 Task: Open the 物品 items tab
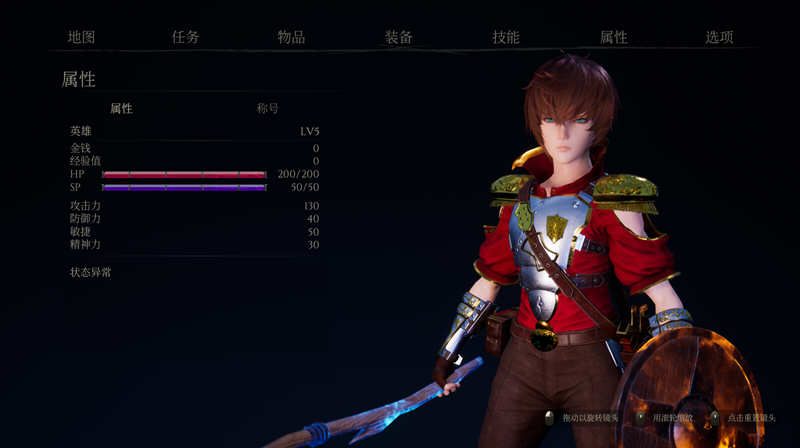tap(291, 37)
